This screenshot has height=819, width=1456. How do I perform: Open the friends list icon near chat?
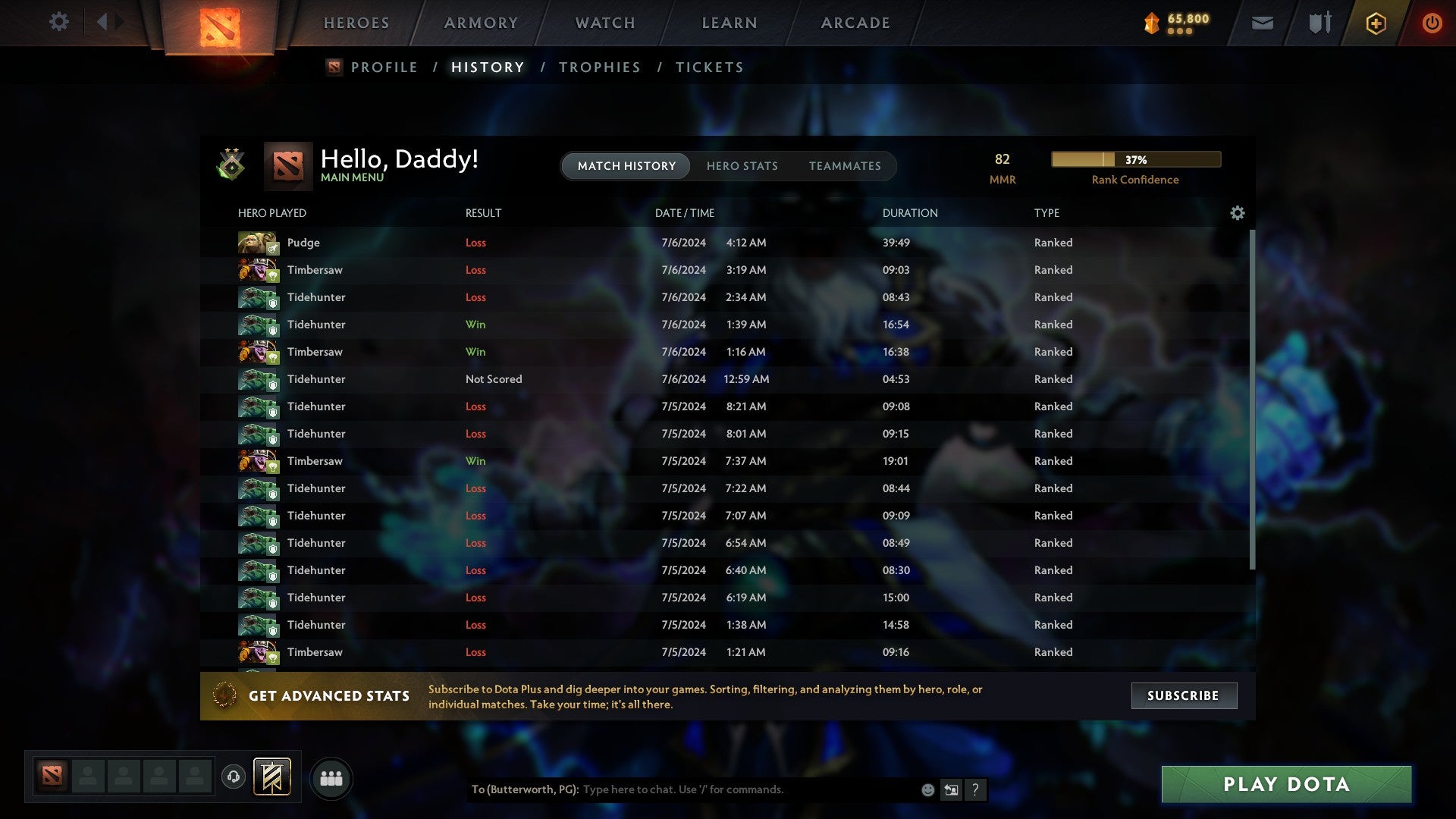(330, 777)
